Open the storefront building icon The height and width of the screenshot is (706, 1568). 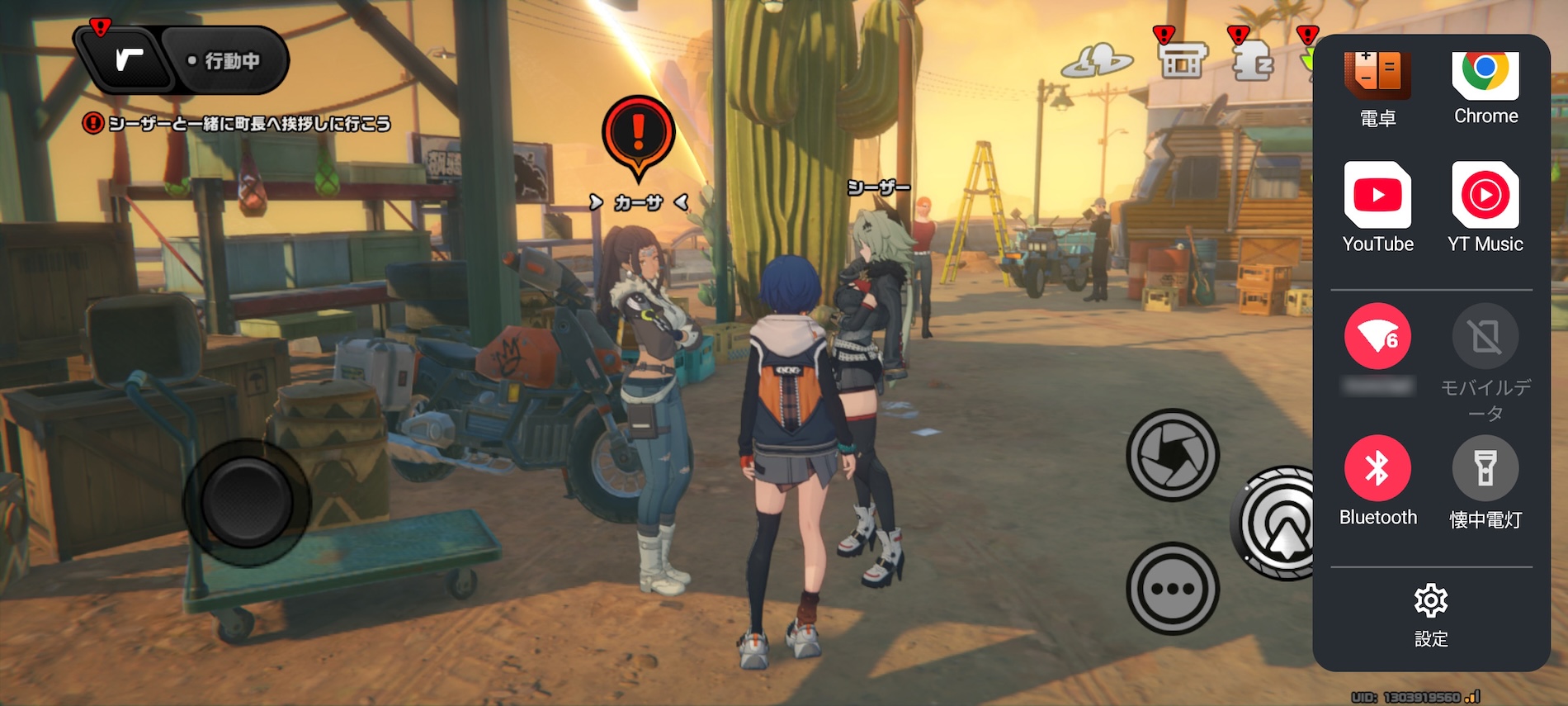1182,60
